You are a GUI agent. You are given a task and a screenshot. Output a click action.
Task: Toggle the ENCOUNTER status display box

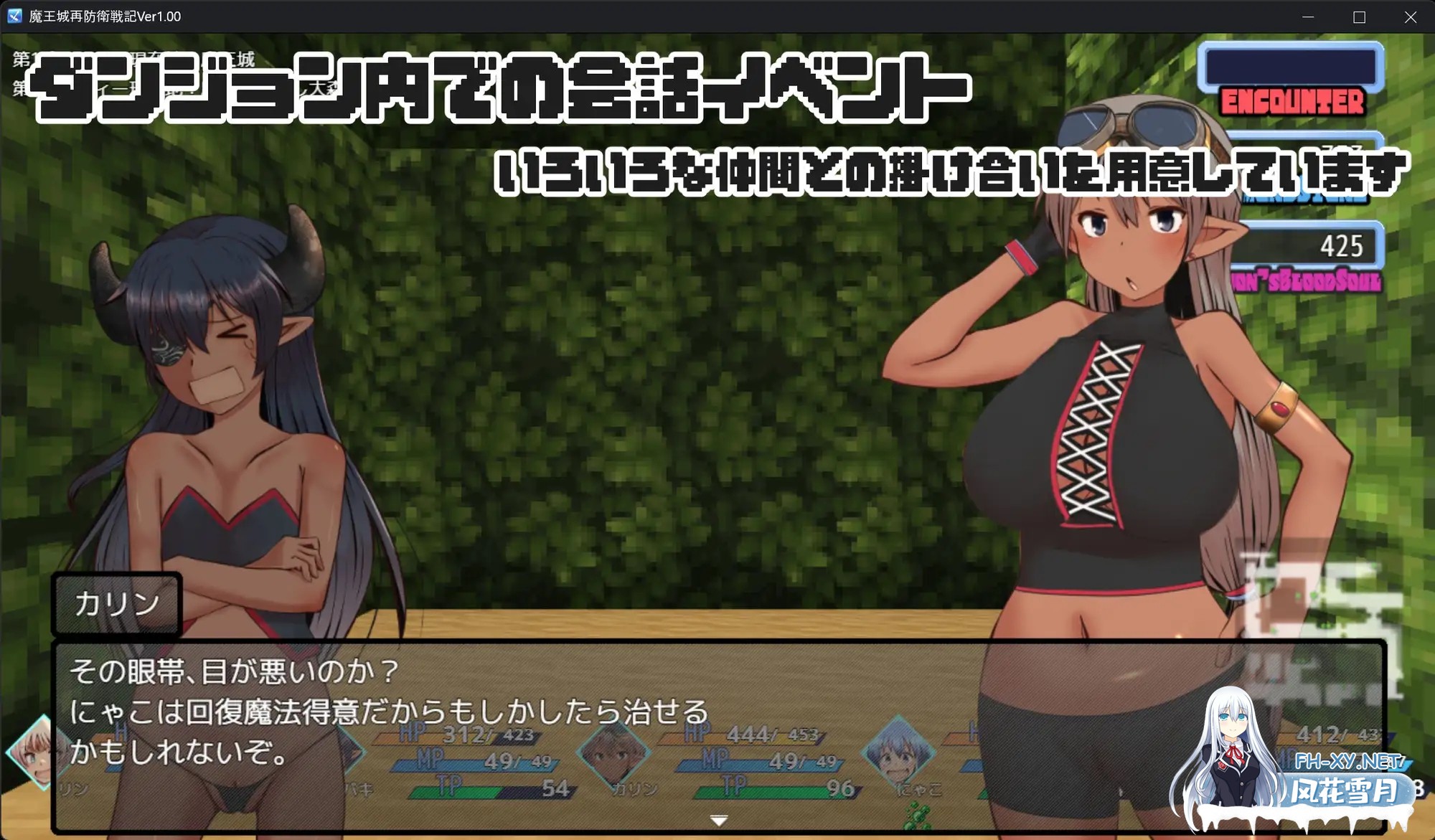click(1291, 68)
